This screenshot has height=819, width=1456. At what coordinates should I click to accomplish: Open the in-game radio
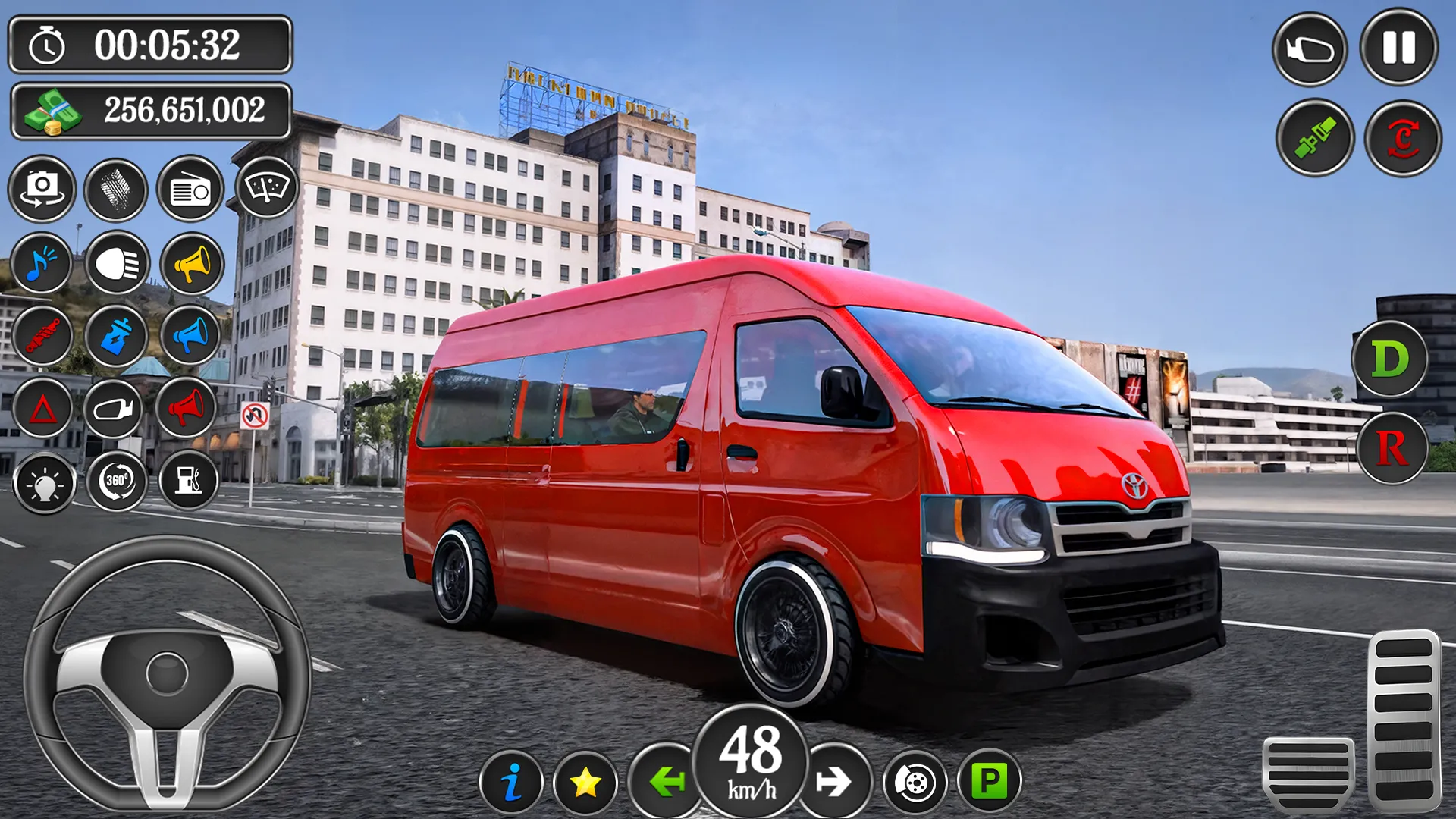[x=190, y=190]
